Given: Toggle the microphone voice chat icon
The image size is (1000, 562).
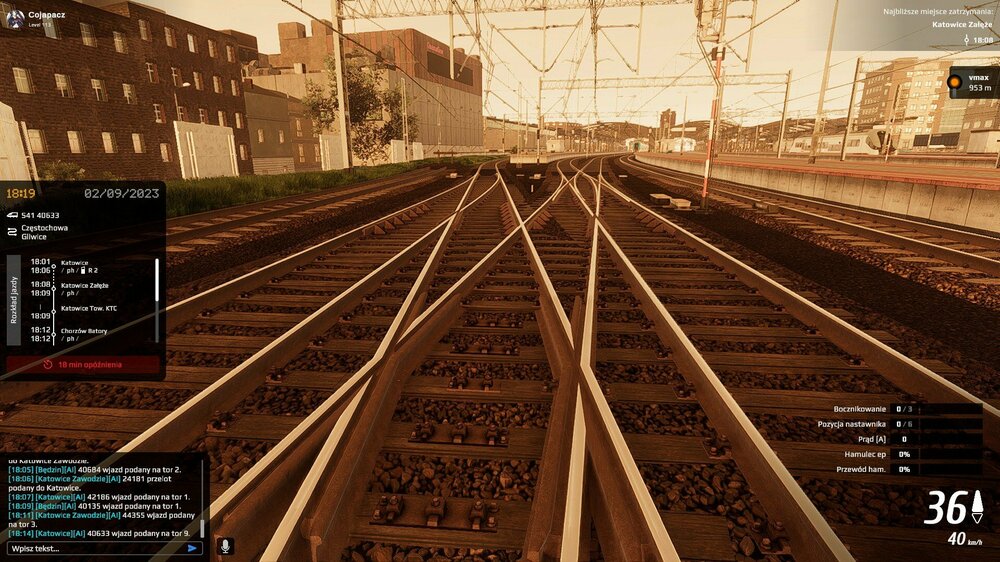Looking at the screenshot, I should (226, 546).
